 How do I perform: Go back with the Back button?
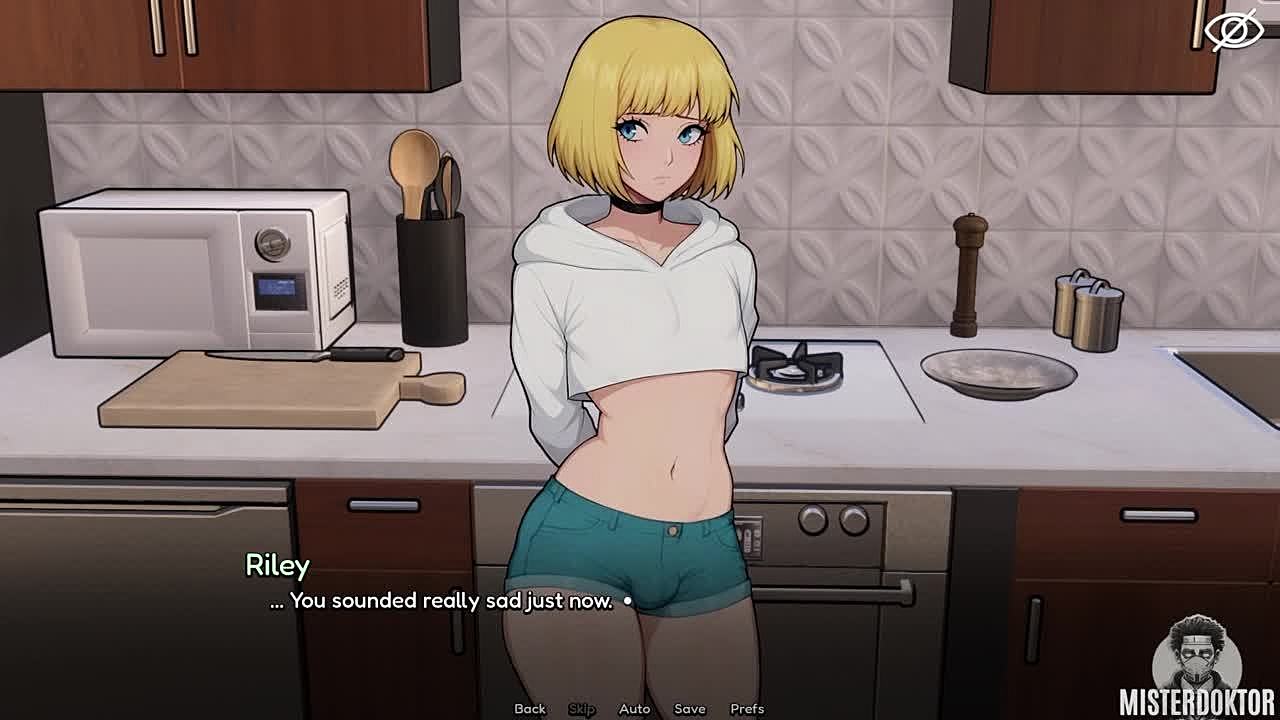530,709
